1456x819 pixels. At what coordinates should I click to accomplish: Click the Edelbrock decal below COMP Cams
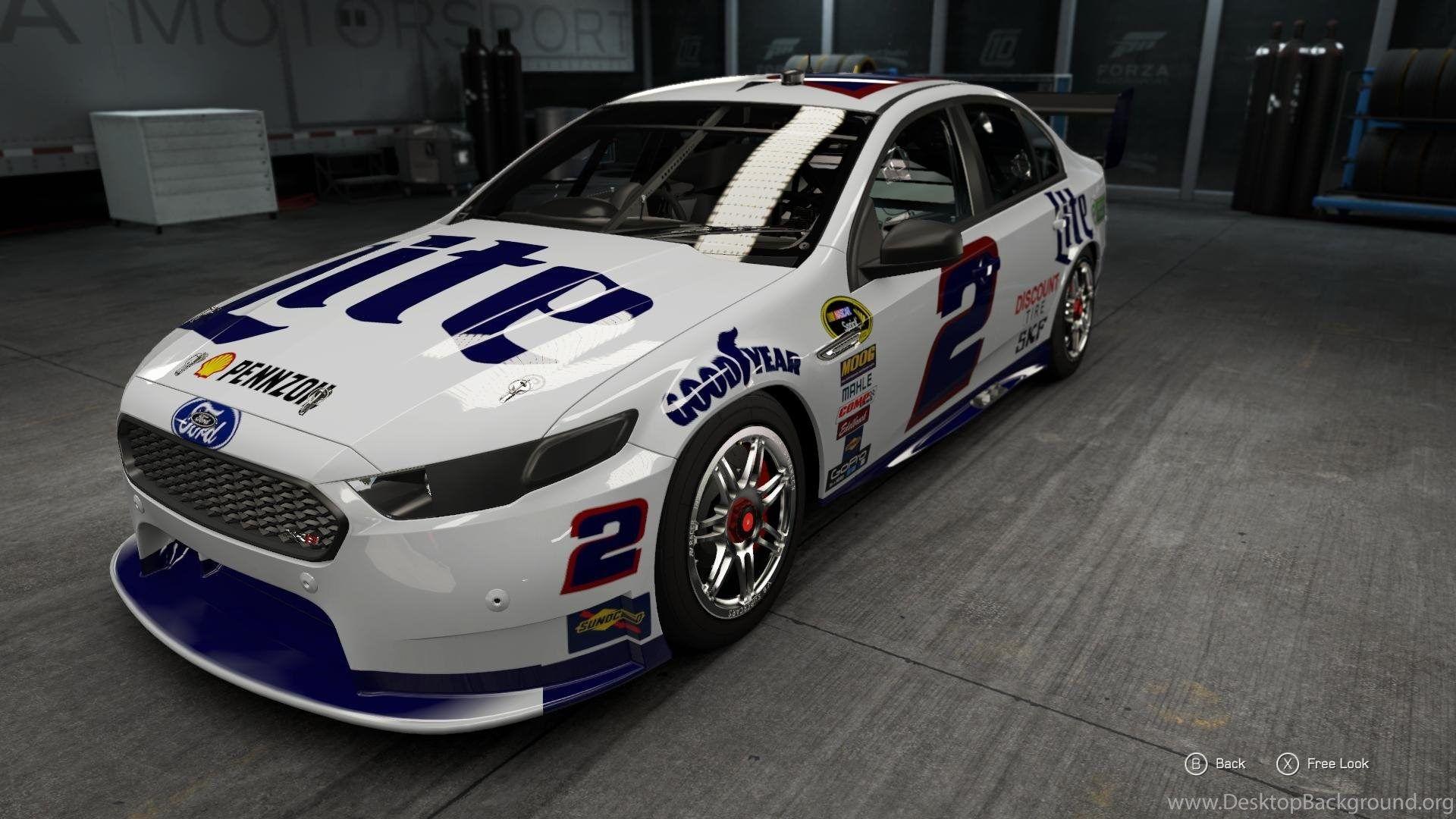pos(852,422)
